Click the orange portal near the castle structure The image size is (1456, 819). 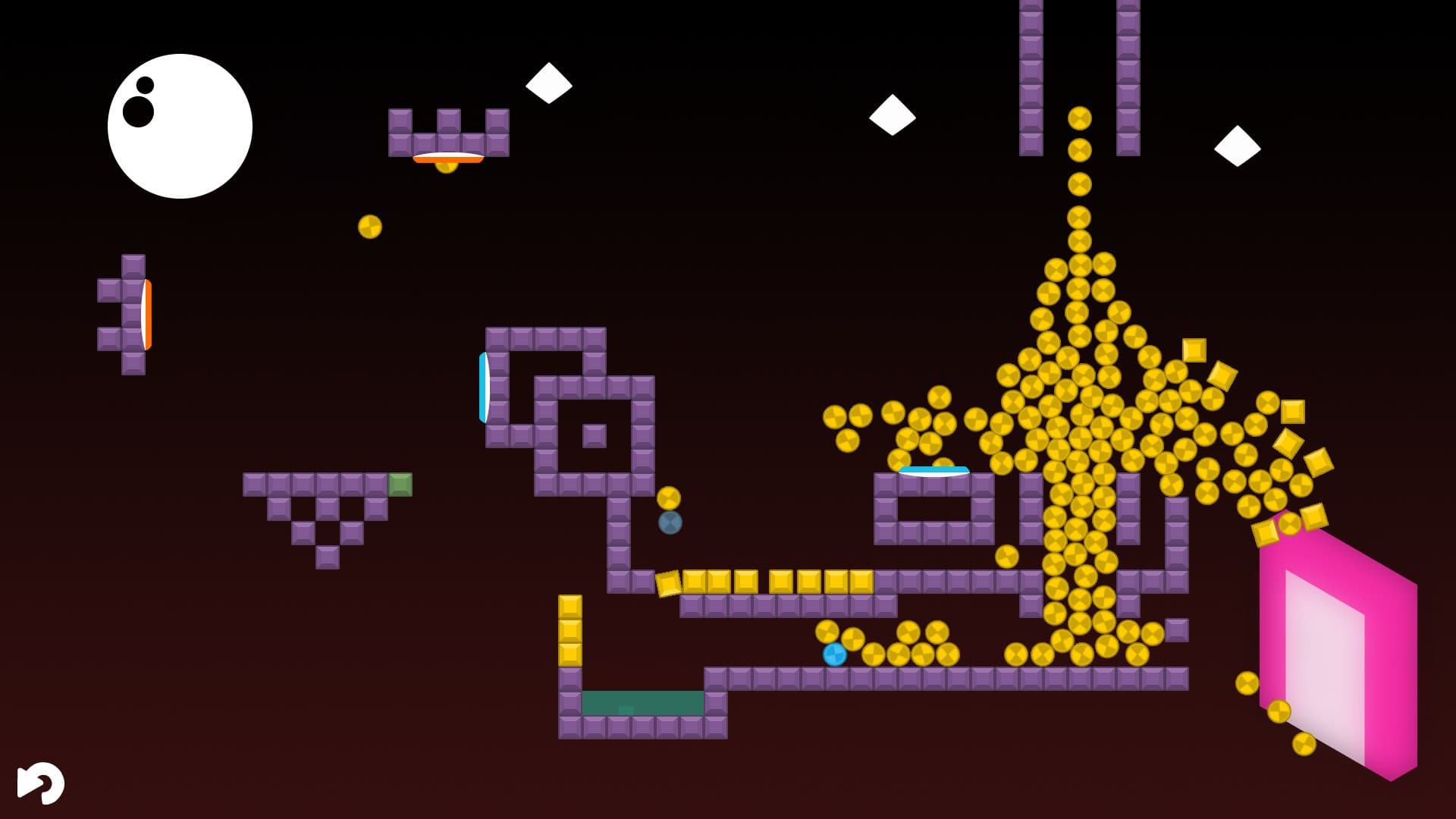(447, 158)
